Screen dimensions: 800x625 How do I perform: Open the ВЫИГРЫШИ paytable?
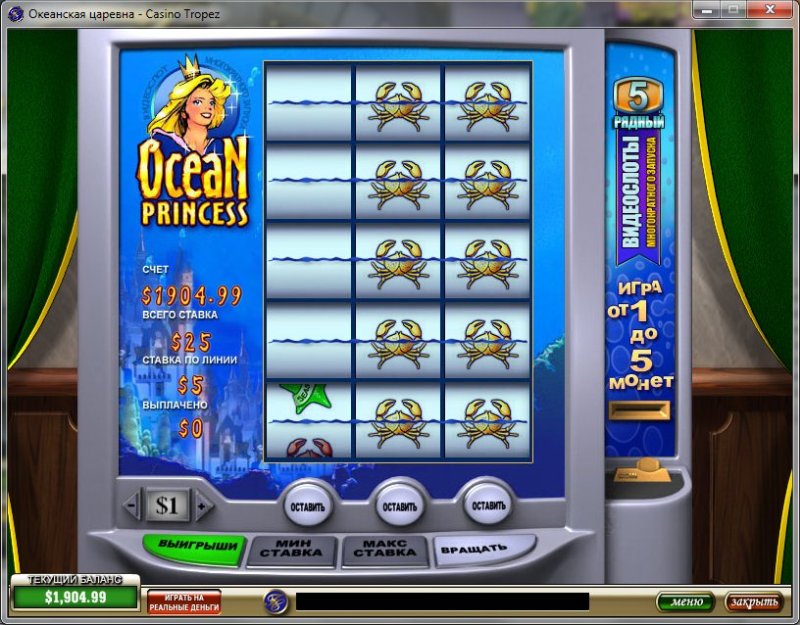(194, 547)
